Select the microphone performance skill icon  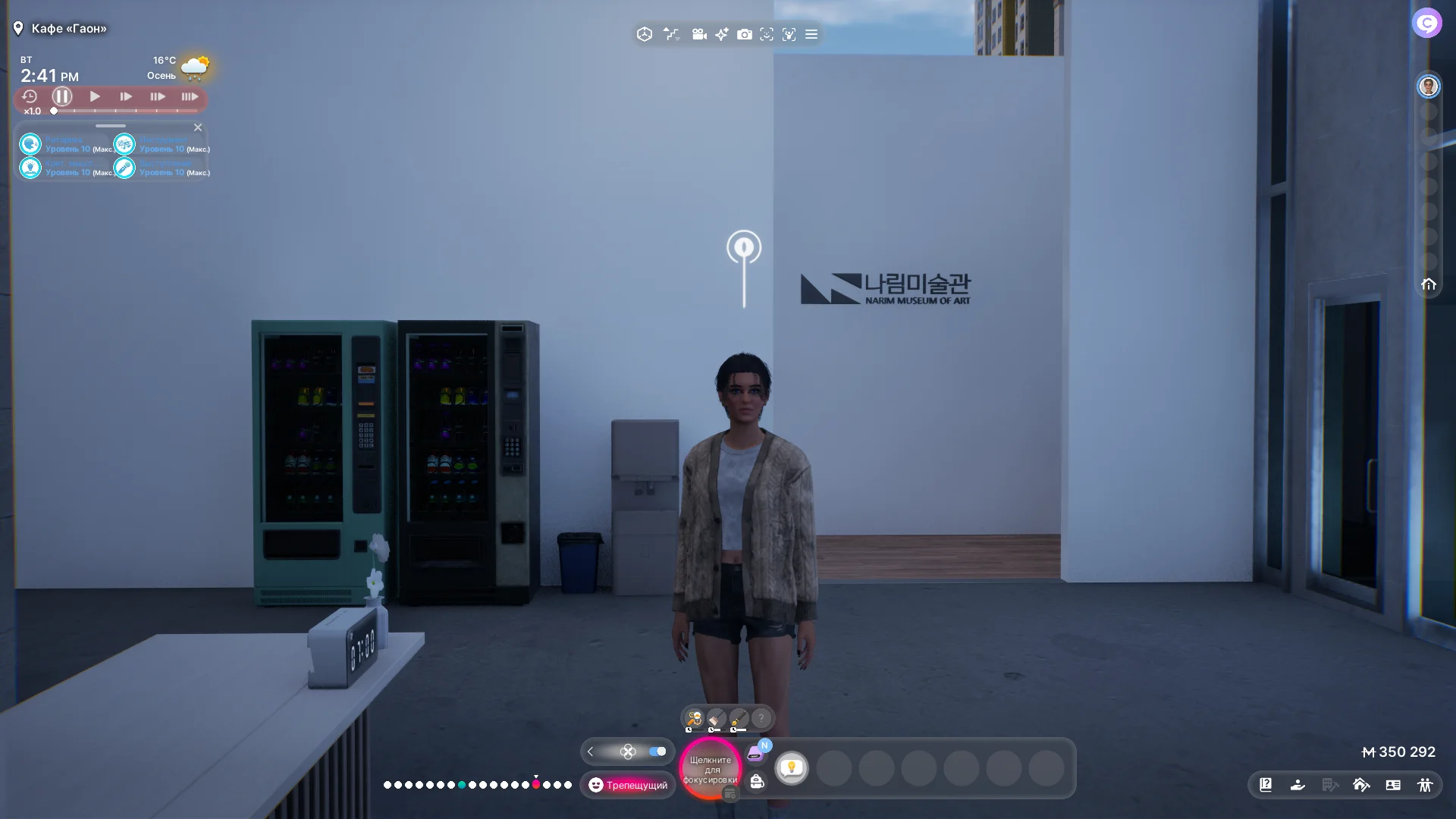click(124, 168)
